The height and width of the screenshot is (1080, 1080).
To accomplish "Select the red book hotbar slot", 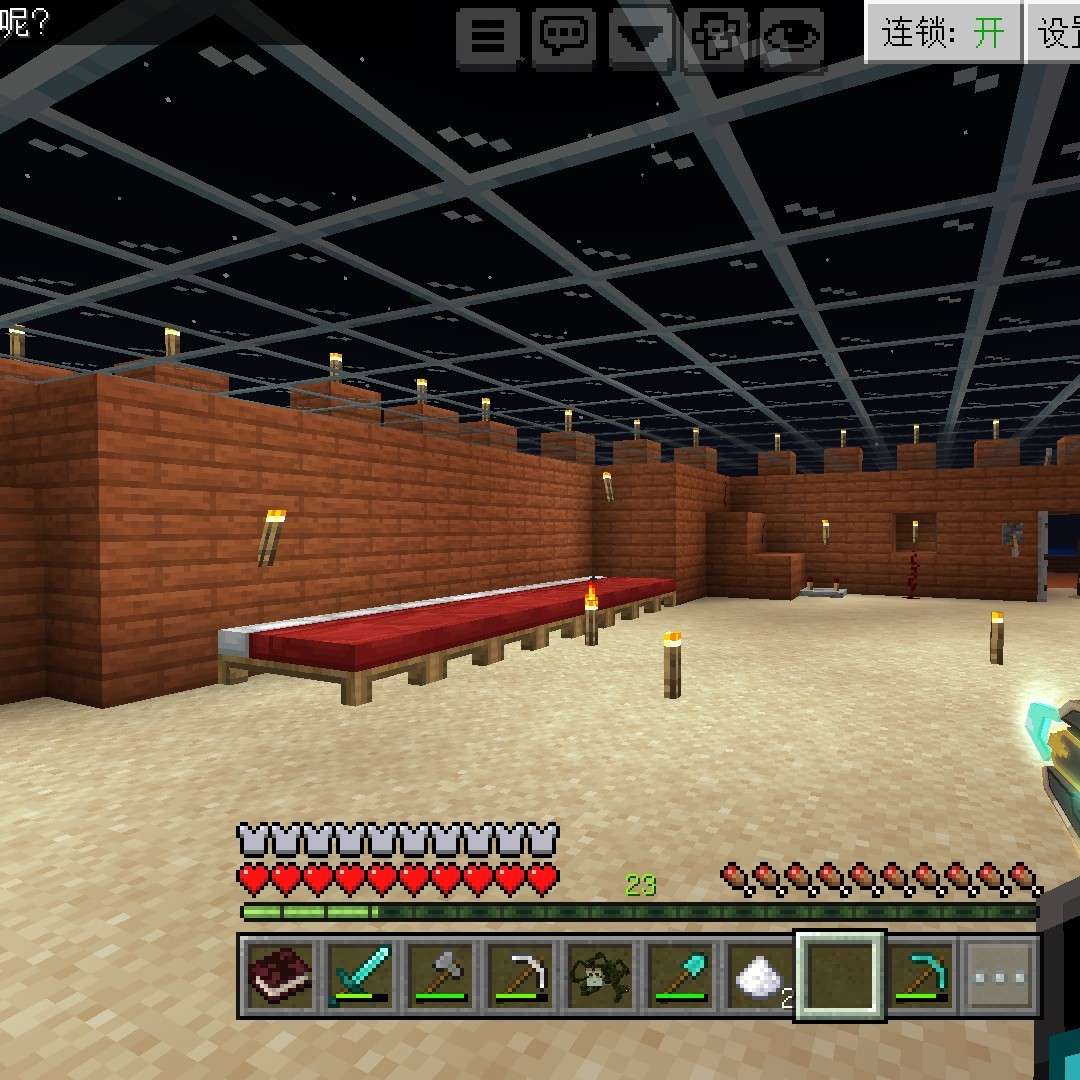I will (279, 975).
